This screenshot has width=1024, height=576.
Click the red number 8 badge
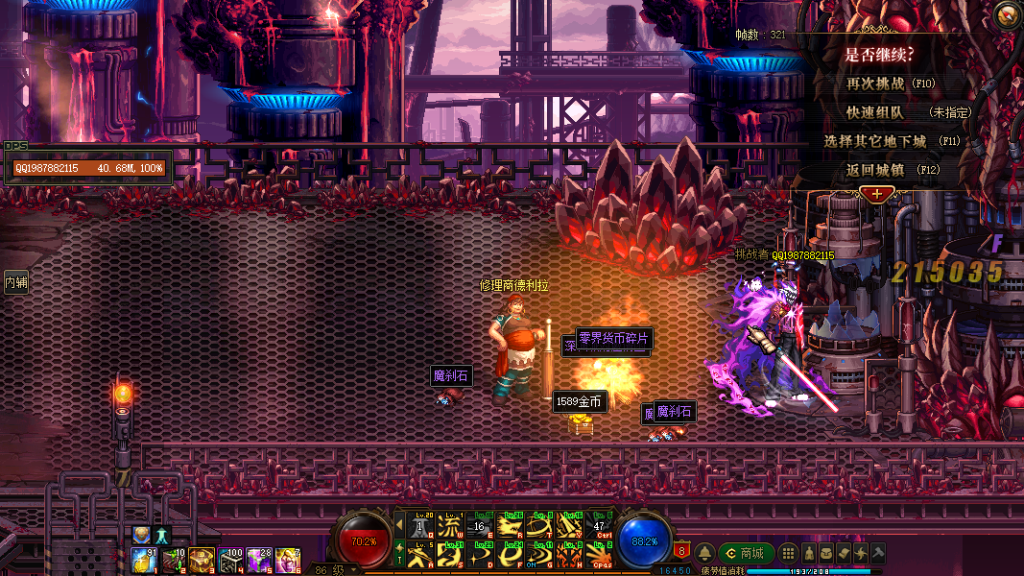[682, 551]
